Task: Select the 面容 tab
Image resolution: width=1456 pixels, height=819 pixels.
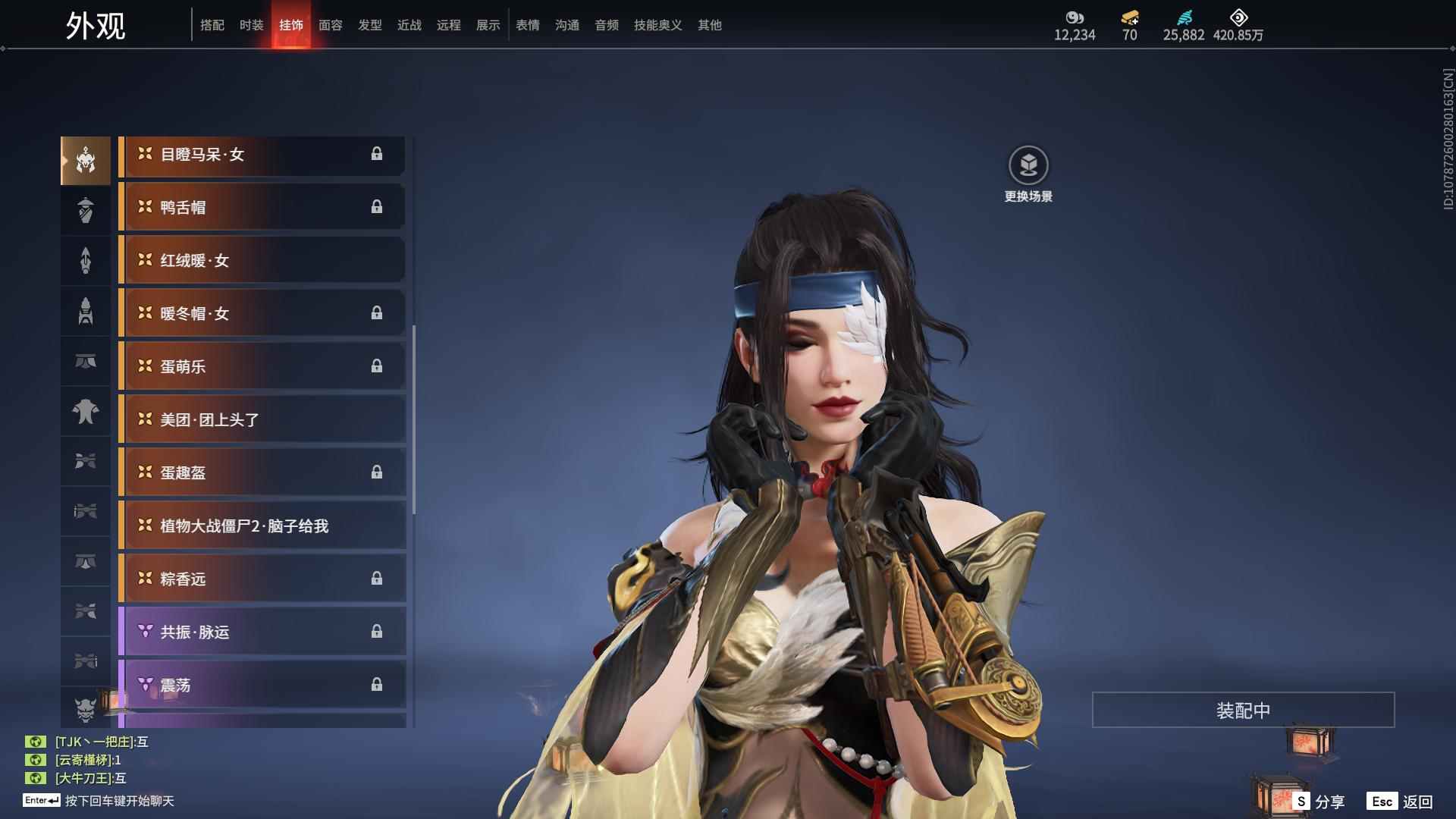Action: point(330,25)
